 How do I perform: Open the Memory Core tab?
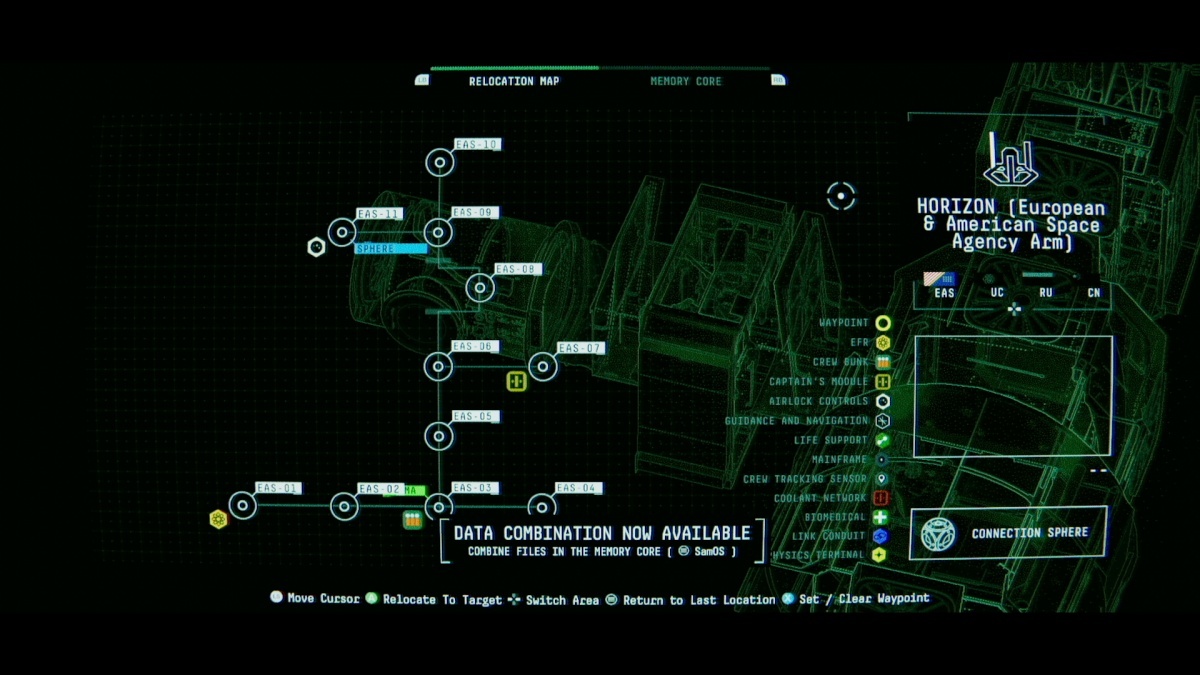(685, 81)
